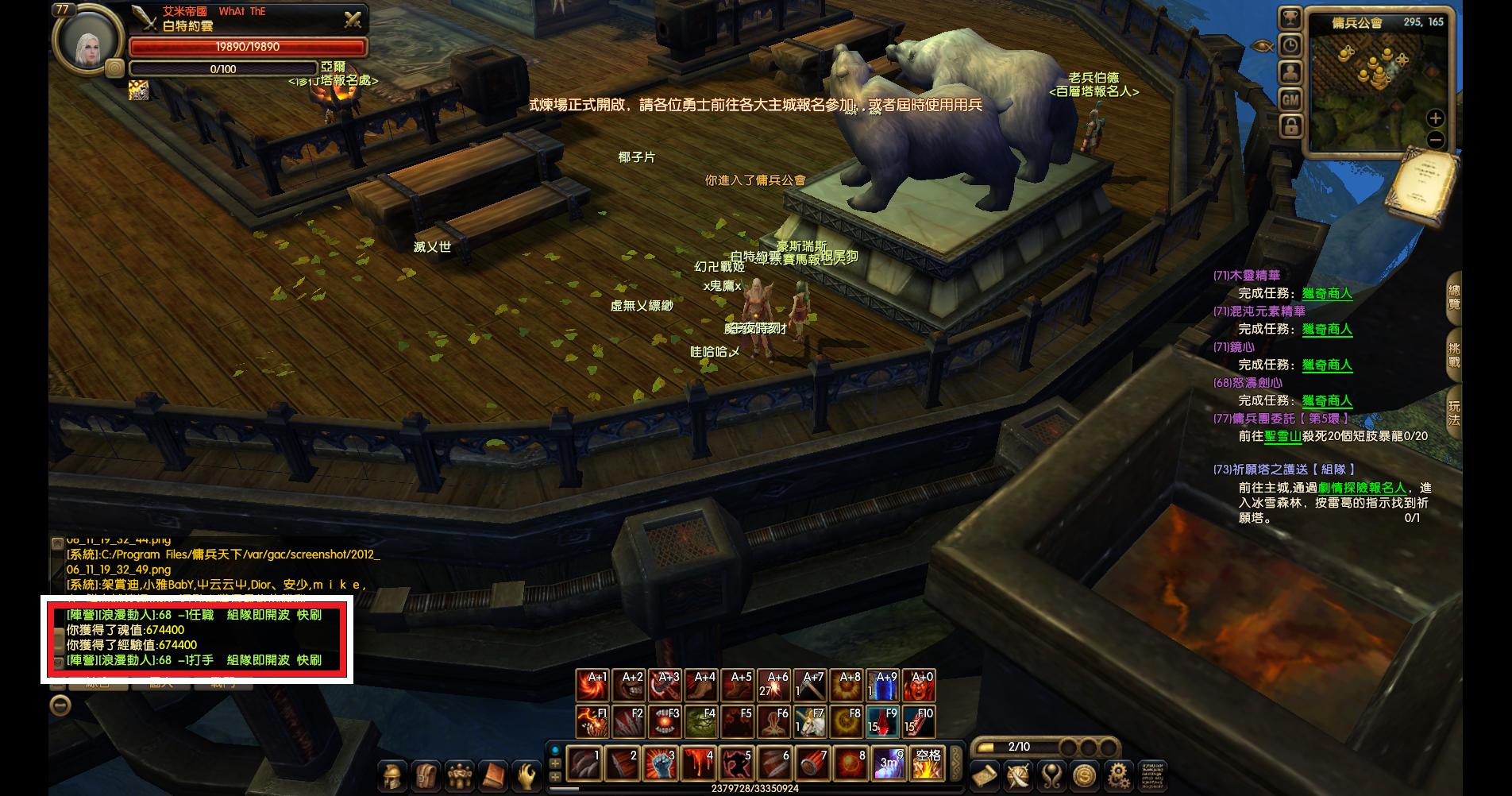Open the helmet character menu icon
The height and width of the screenshot is (796, 1512).
(391, 775)
